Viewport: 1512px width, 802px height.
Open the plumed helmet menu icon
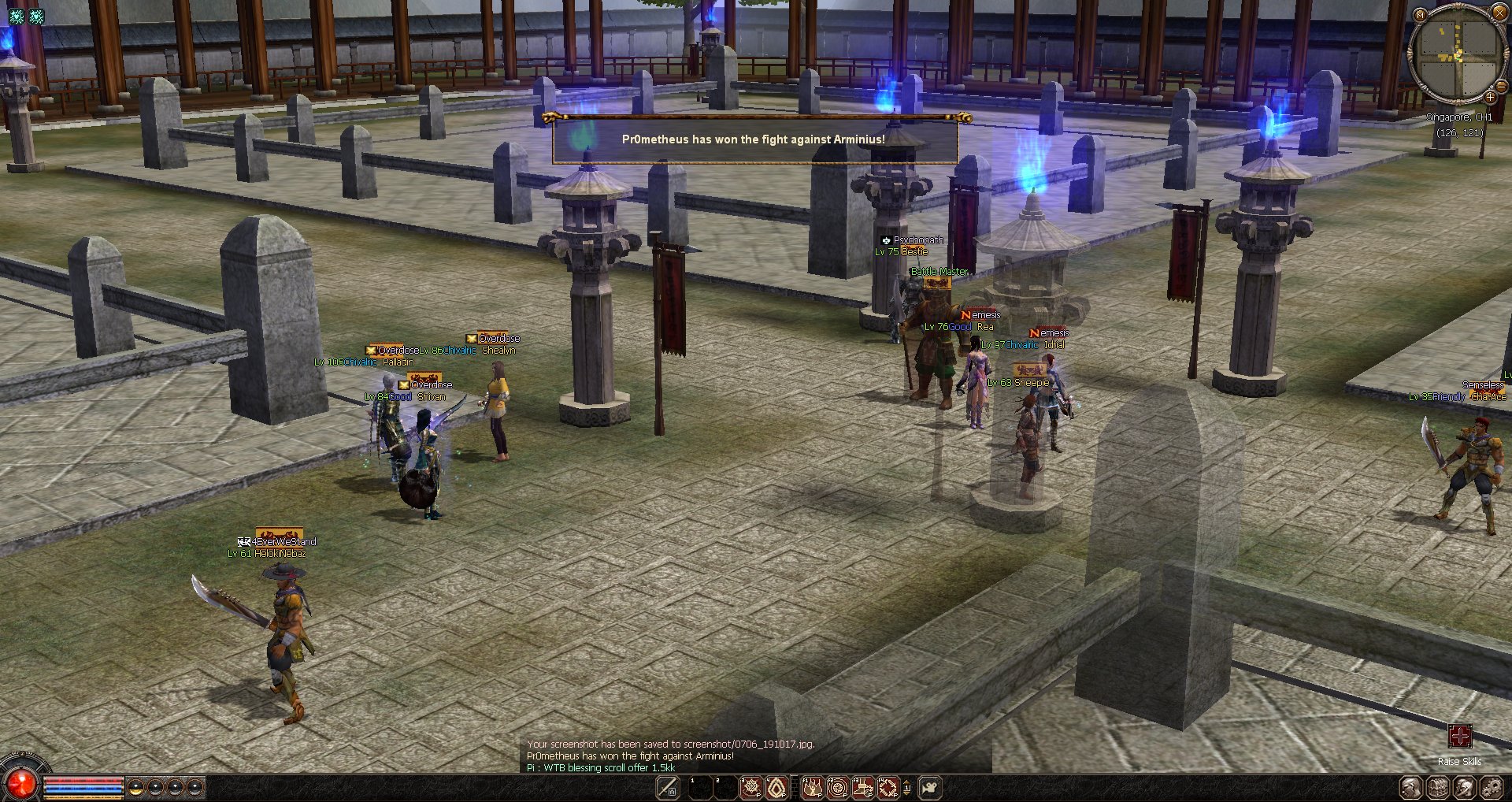(x=1464, y=787)
